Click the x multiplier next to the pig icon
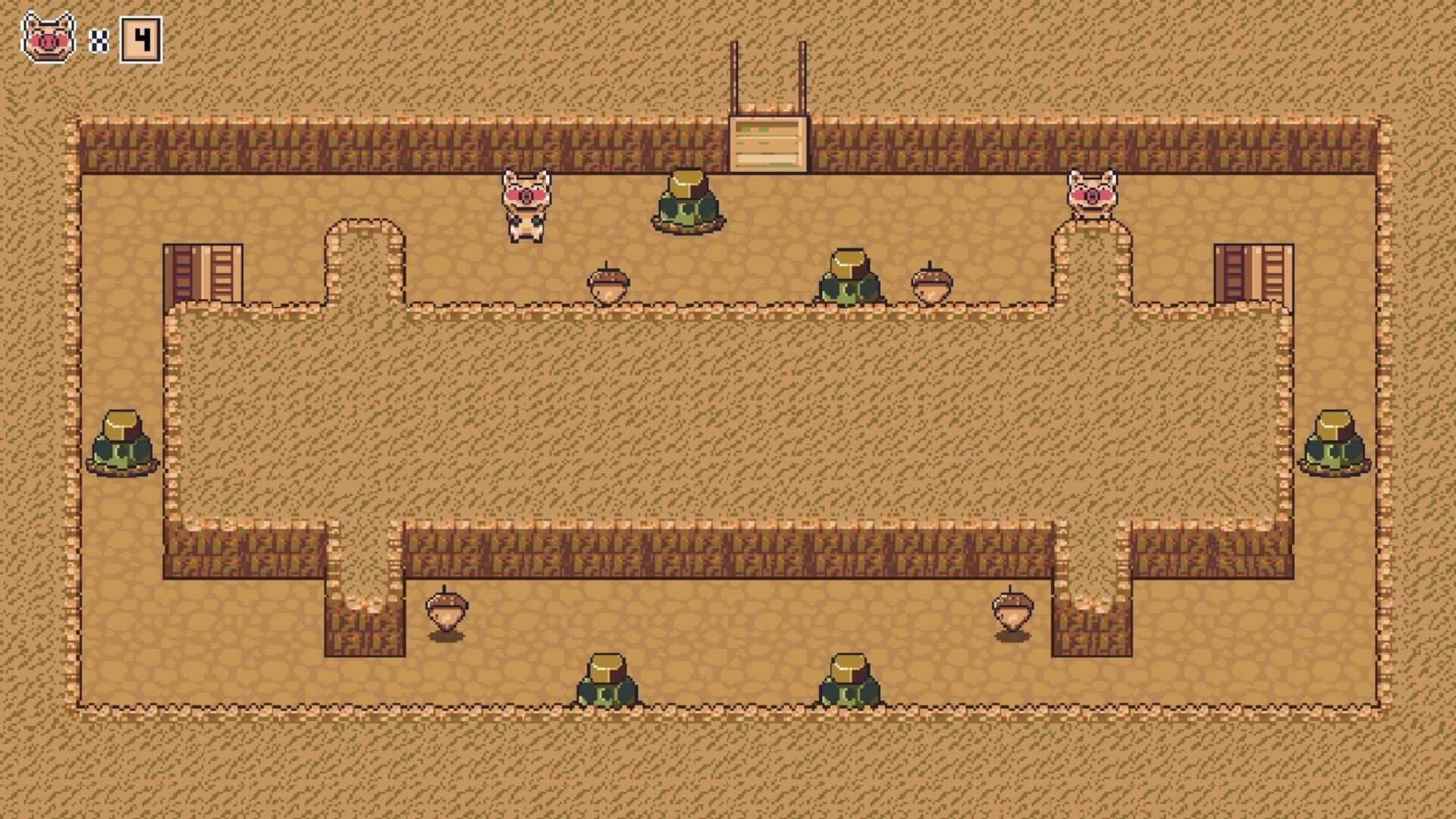Viewport: 1456px width, 819px height. pyautogui.click(x=97, y=39)
